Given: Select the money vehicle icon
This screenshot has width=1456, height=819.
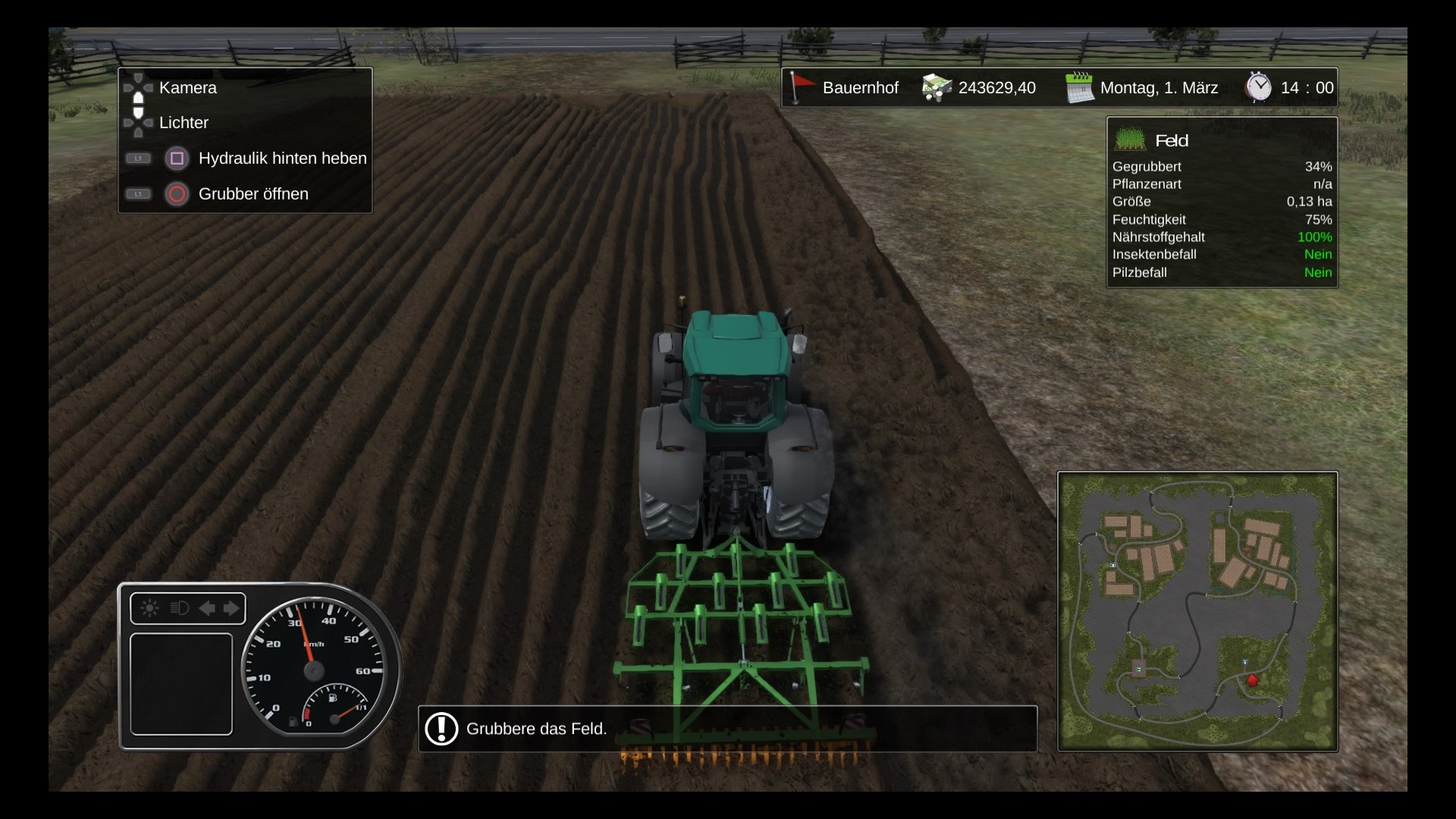Looking at the screenshot, I should 937,88.
